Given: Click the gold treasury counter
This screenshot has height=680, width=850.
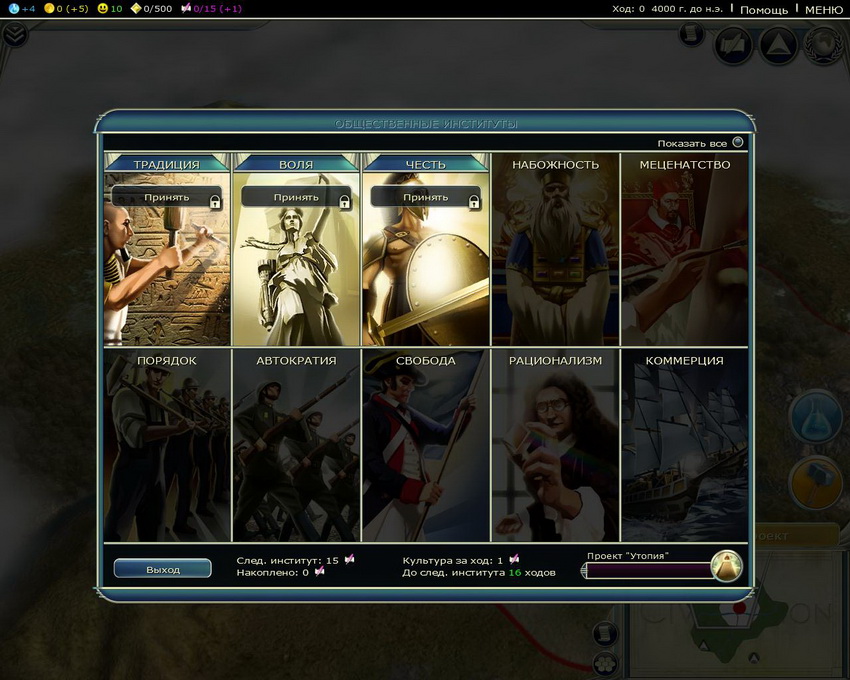Looking at the screenshot, I should [x=68, y=9].
